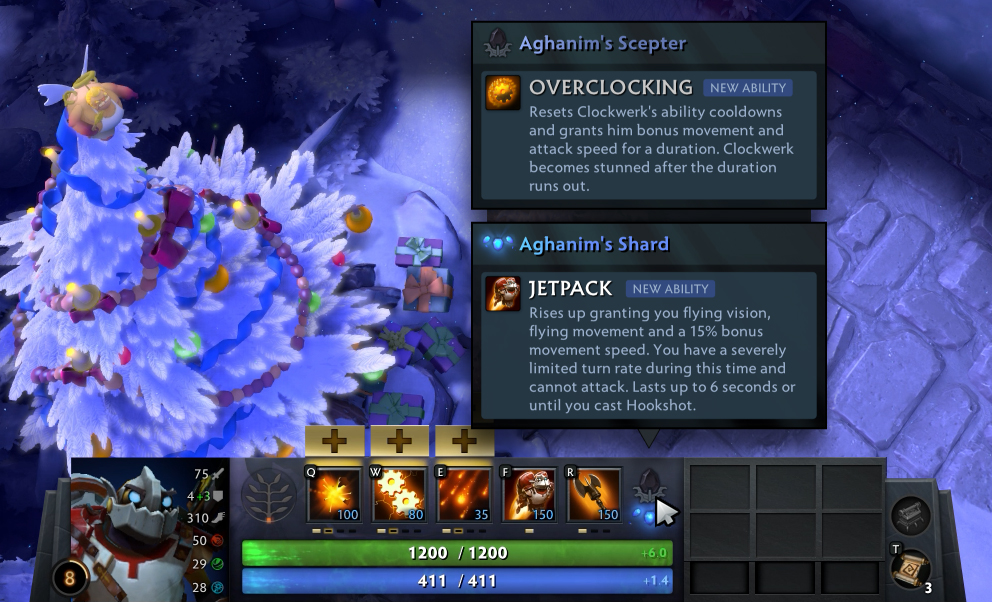Activate the Battery Assault Q ability
The width and height of the screenshot is (992, 602).
coord(334,495)
